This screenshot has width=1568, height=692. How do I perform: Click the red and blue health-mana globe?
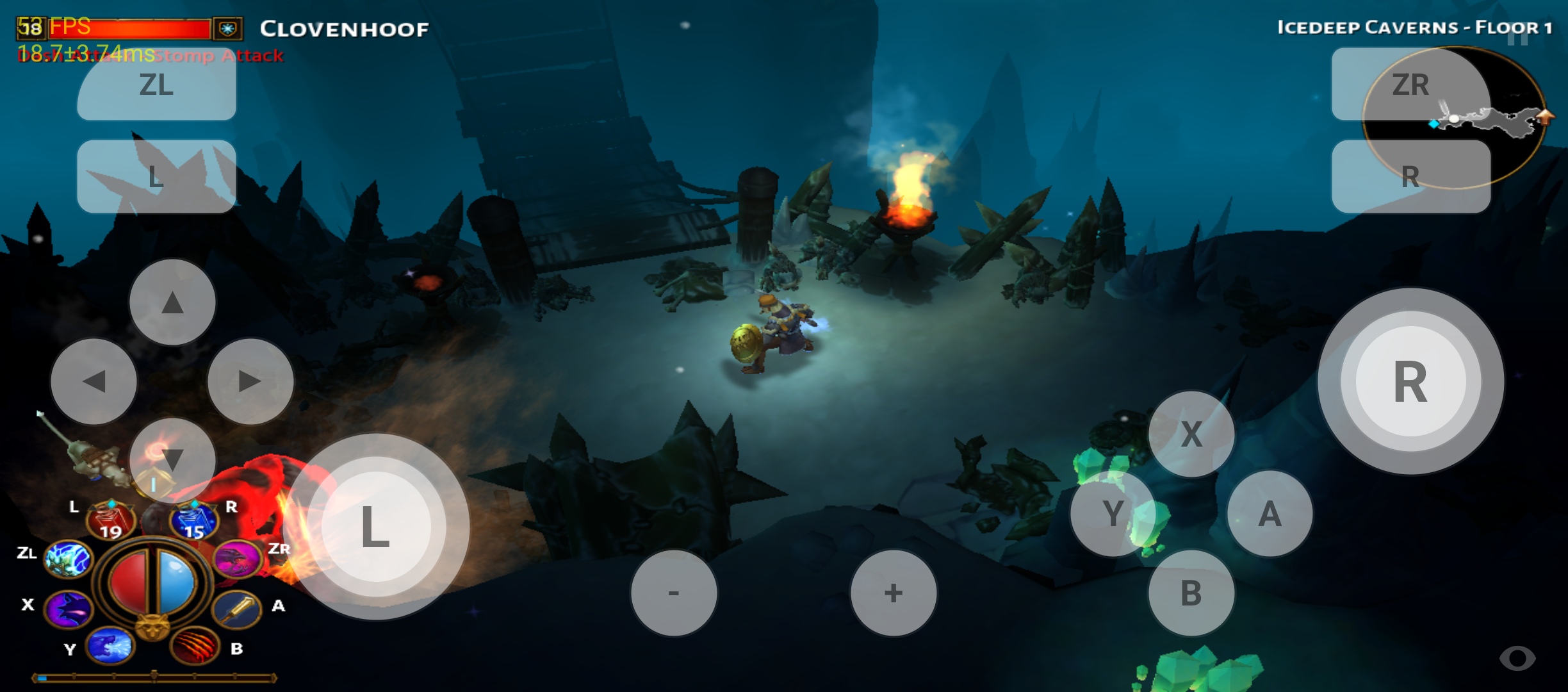[x=152, y=580]
